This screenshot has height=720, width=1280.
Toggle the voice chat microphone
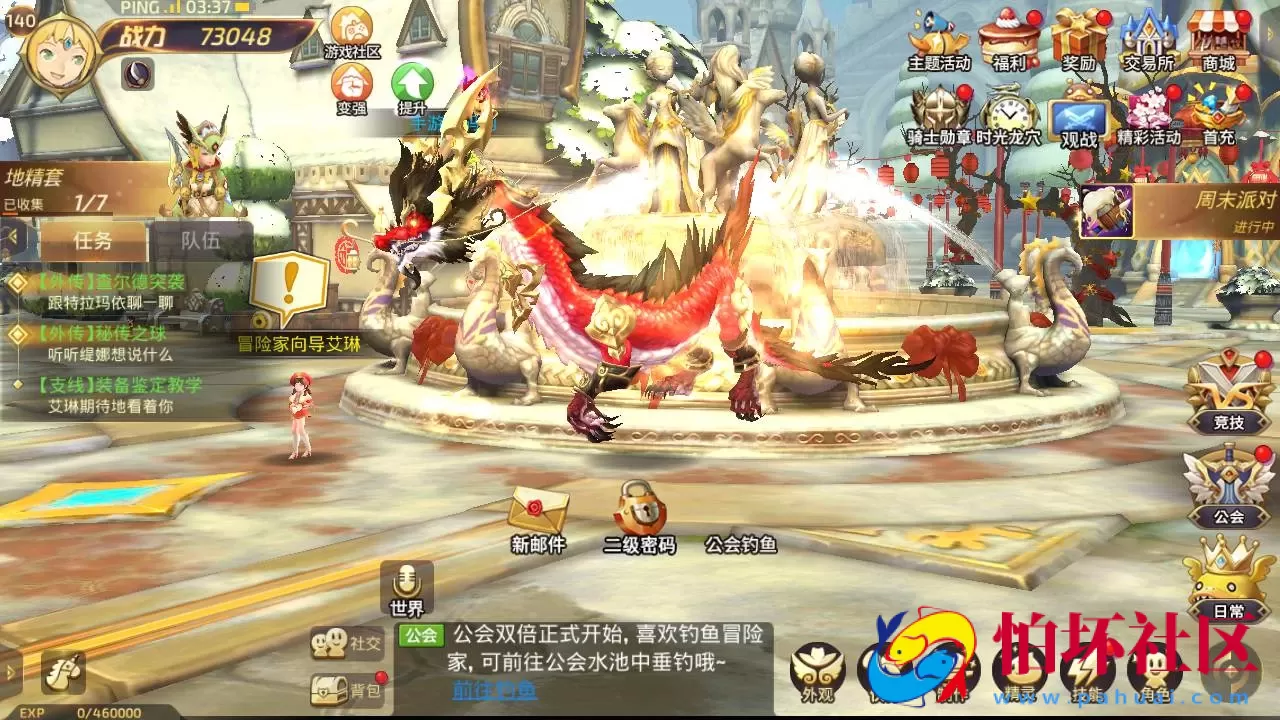(x=406, y=578)
